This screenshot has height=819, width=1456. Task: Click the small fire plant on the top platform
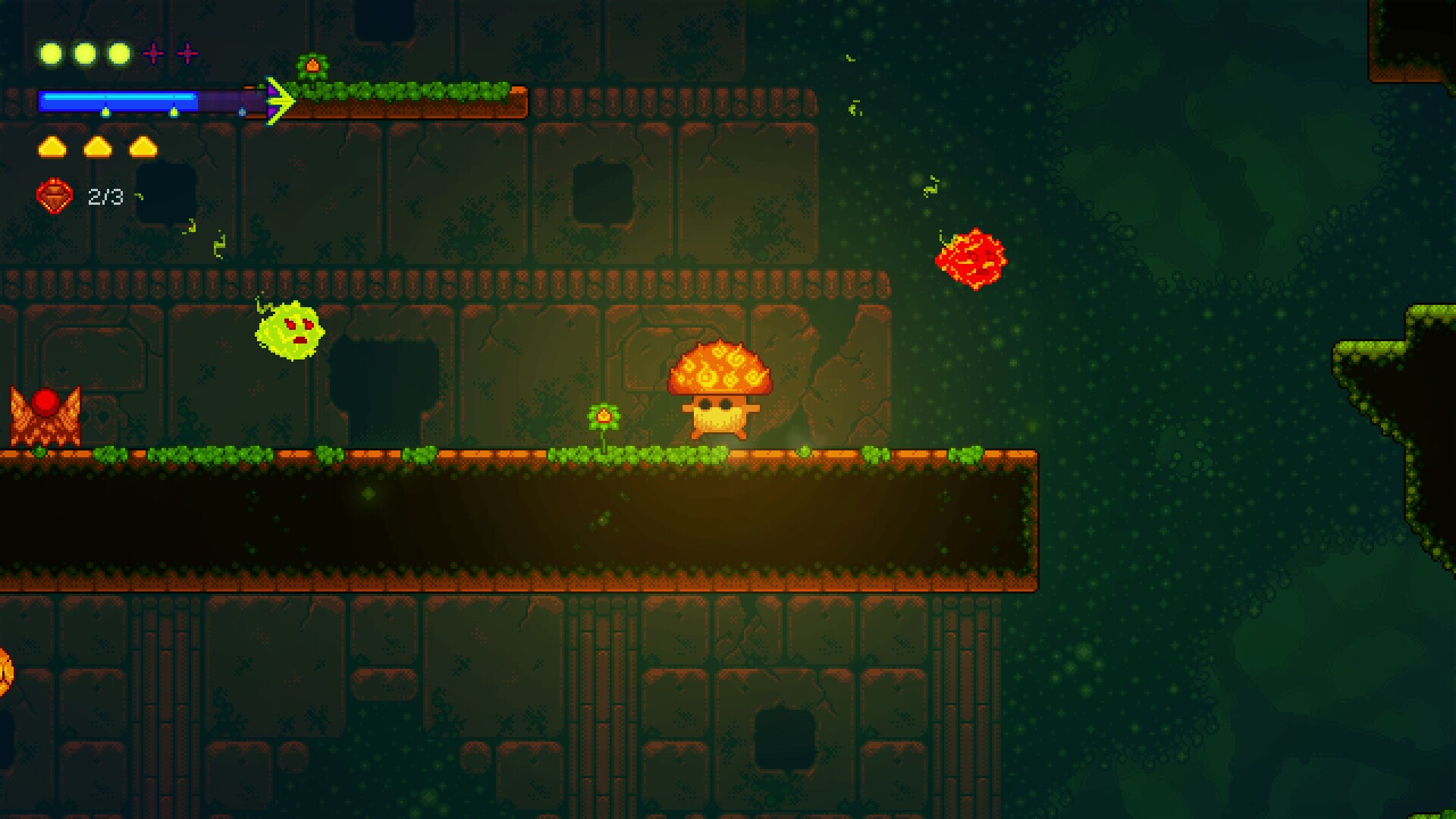click(313, 64)
